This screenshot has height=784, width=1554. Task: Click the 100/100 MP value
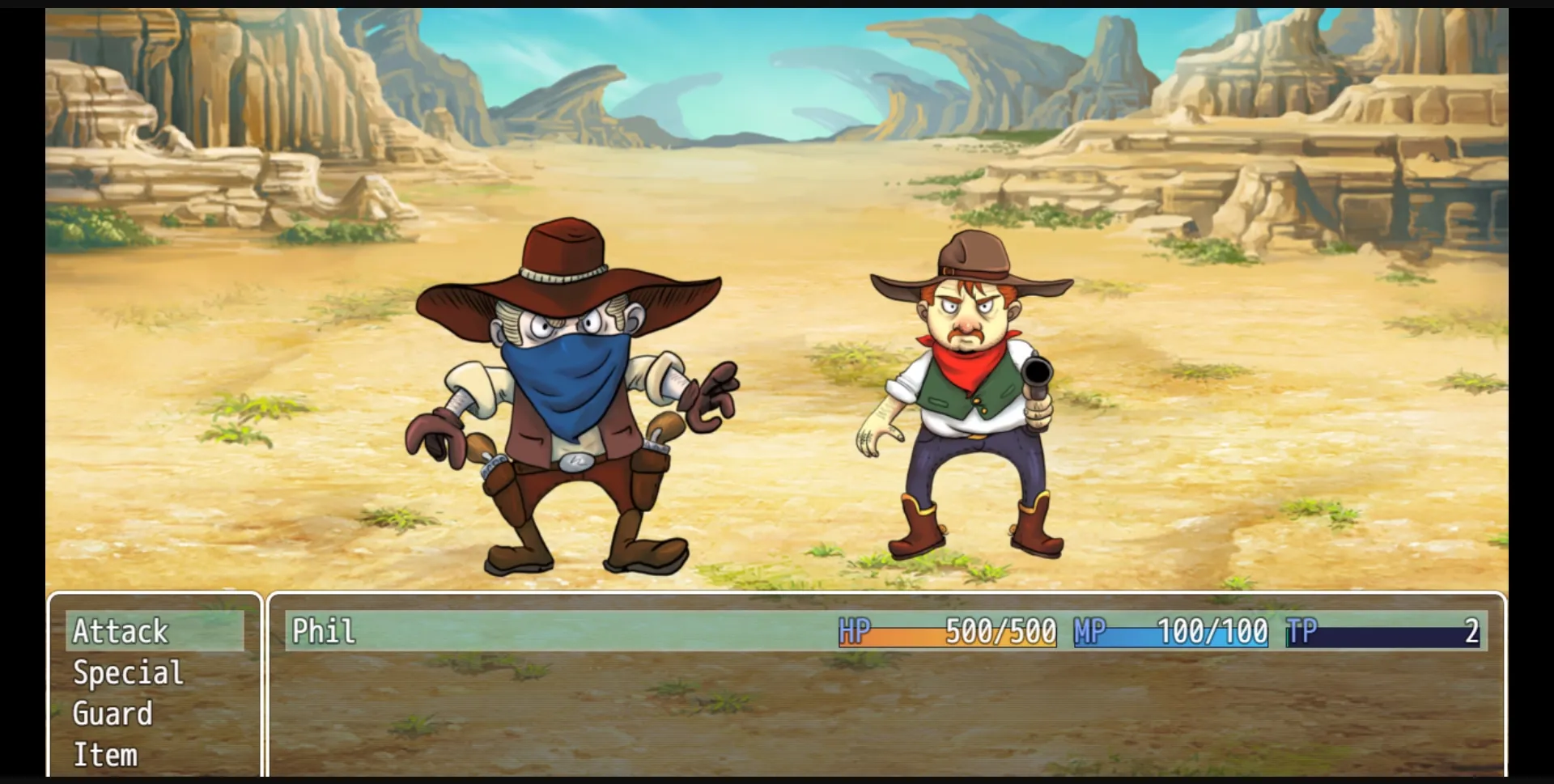point(1210,632)
